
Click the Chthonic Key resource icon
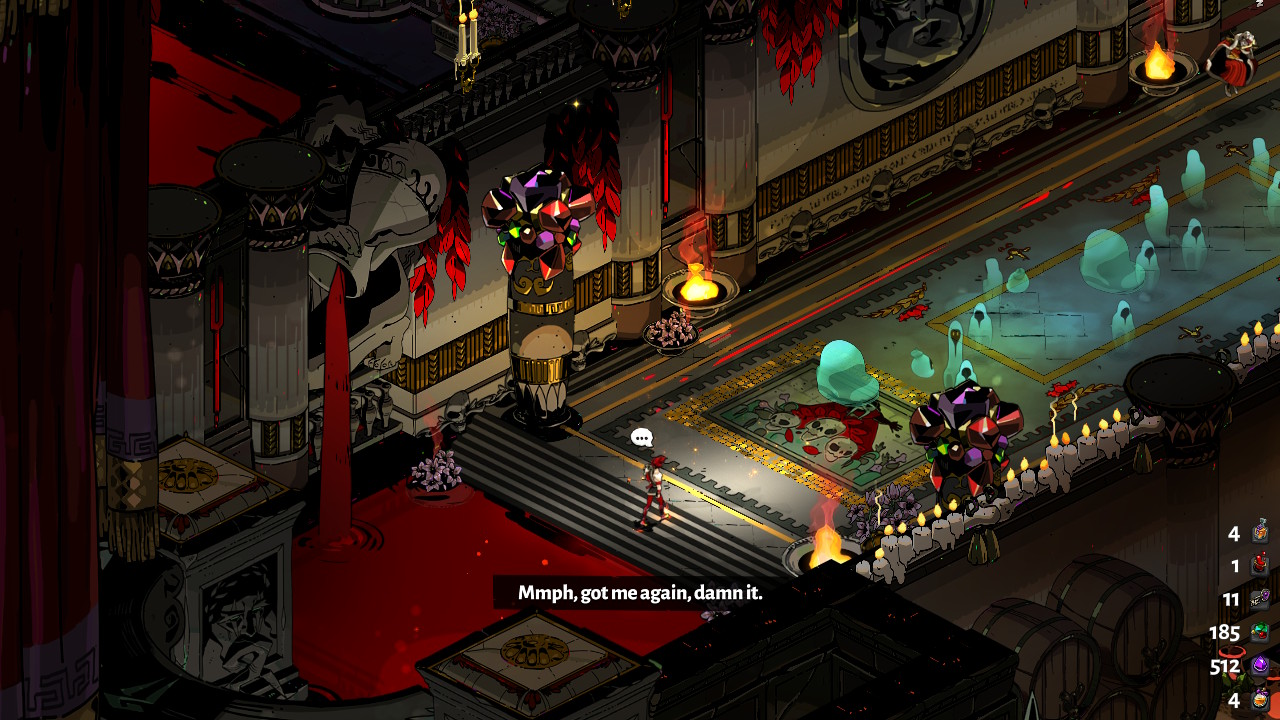pos(1261,600)
